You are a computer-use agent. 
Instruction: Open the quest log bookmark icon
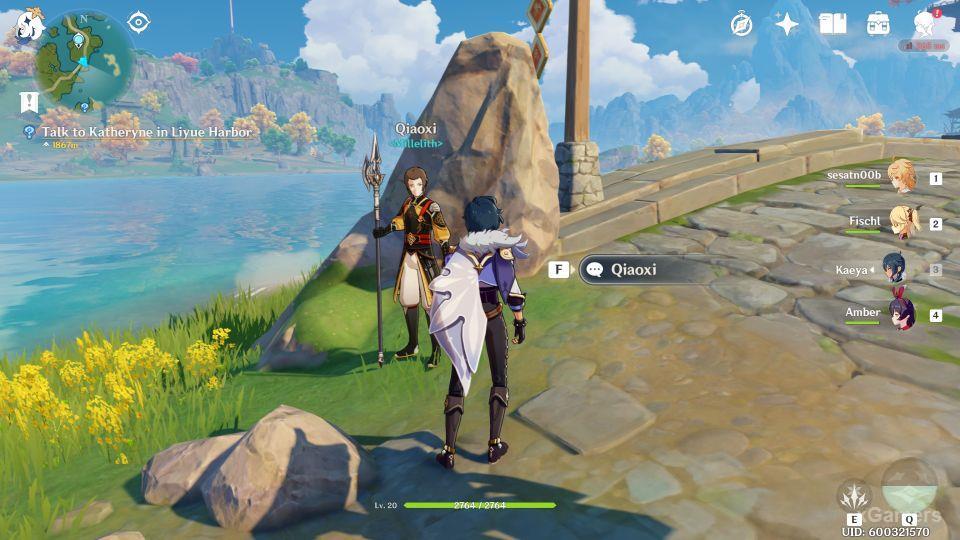[29, 101]
